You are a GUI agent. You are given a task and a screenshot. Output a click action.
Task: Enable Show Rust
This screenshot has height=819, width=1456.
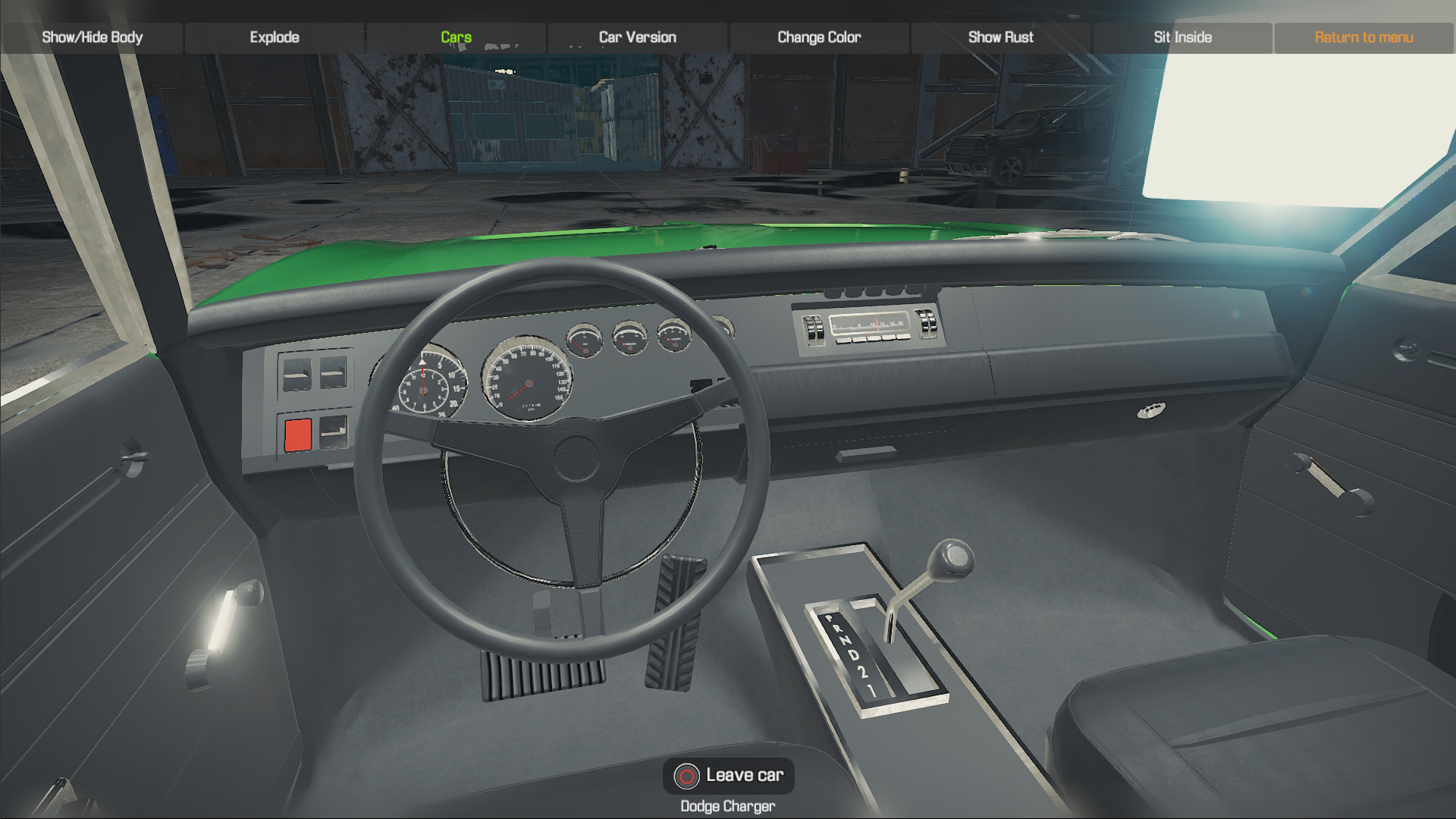pyautogui.click(x=1001, y=36)
